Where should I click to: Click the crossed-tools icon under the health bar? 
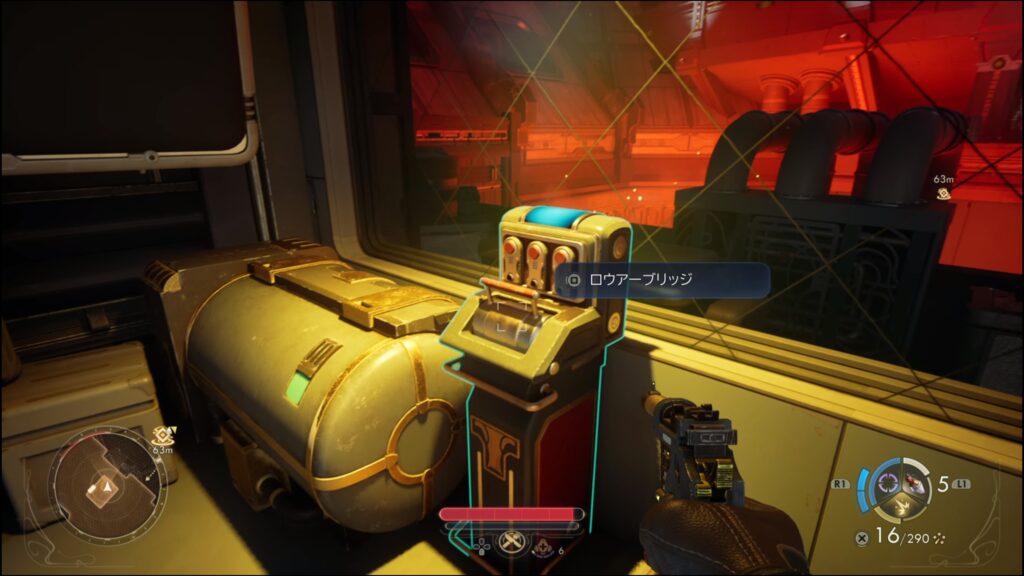tap(512, 546)
